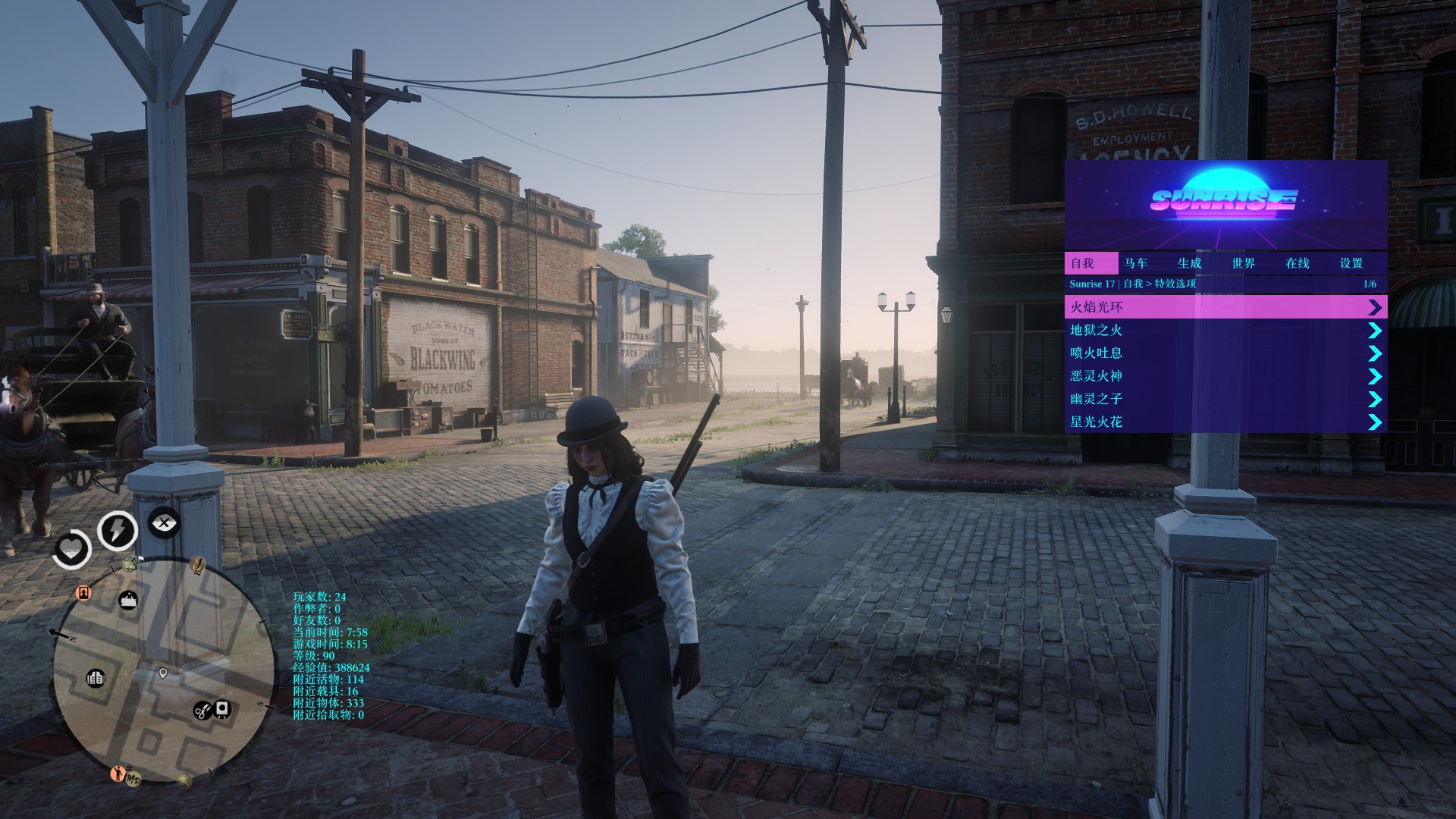This screenshot has width=1456, height=819.
Task: Switch to the 设置 tab
Action: 1351,263
